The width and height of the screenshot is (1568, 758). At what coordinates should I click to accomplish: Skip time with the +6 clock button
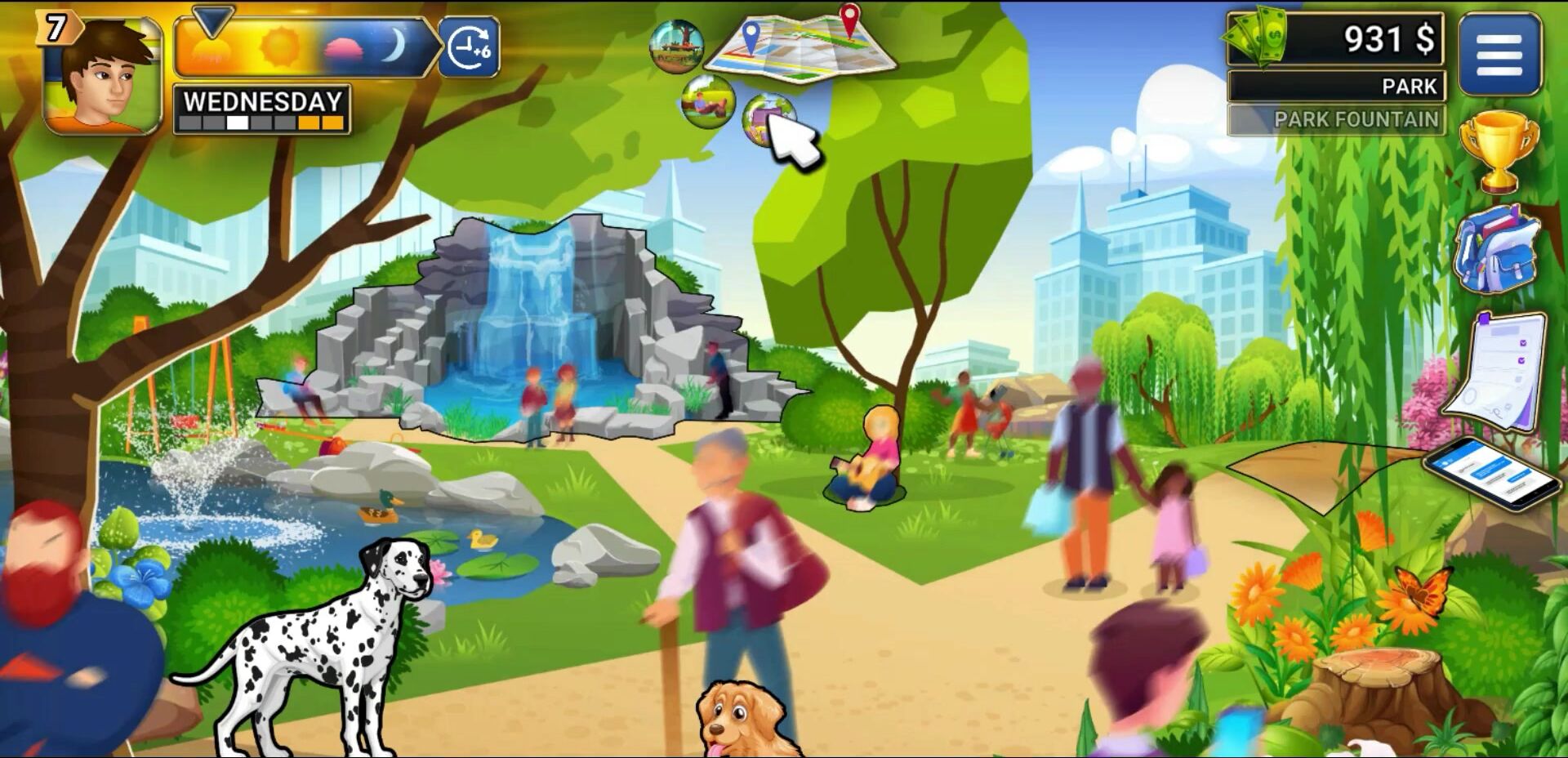469,47
